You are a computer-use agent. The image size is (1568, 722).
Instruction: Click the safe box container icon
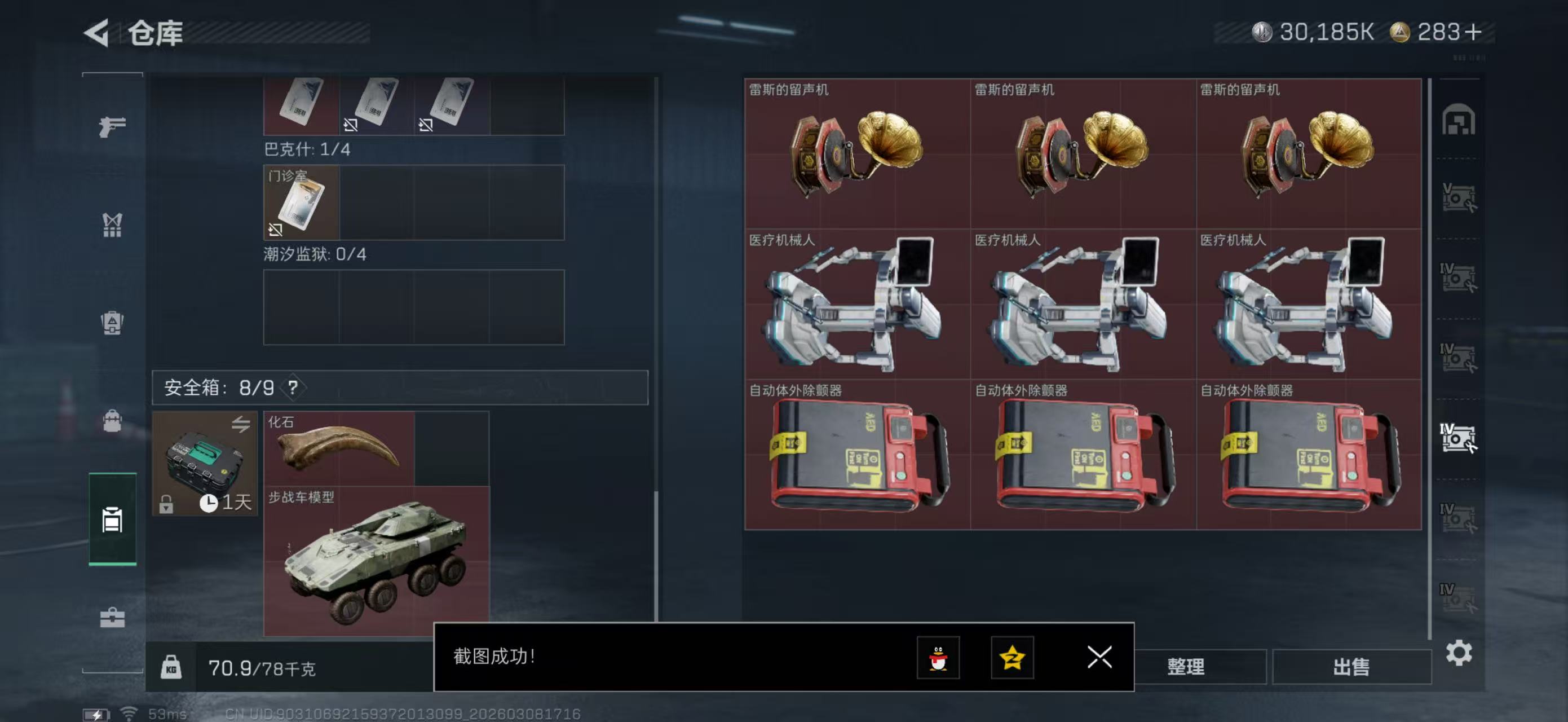[x=205, y=463]
